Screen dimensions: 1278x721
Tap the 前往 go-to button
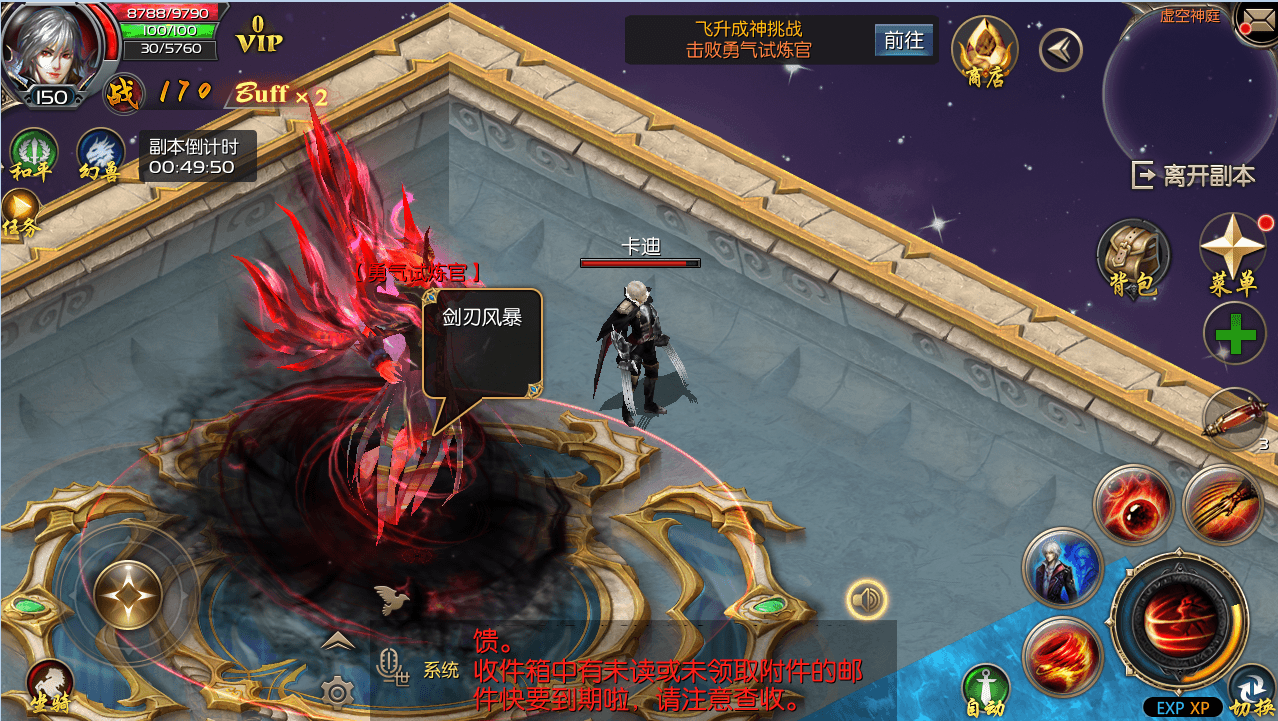click(x=904, y=40)
